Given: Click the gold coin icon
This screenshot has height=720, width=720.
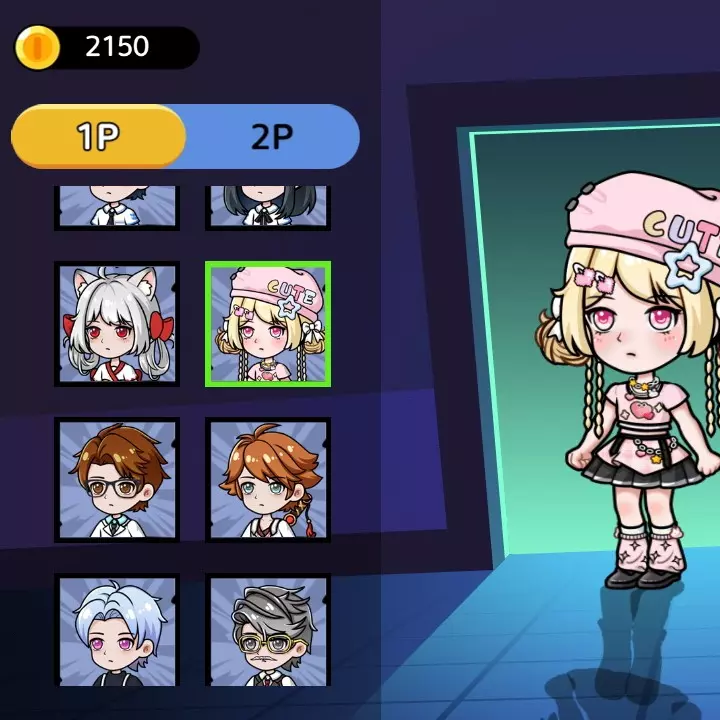Looking at the screenshot, I should 39,47.
